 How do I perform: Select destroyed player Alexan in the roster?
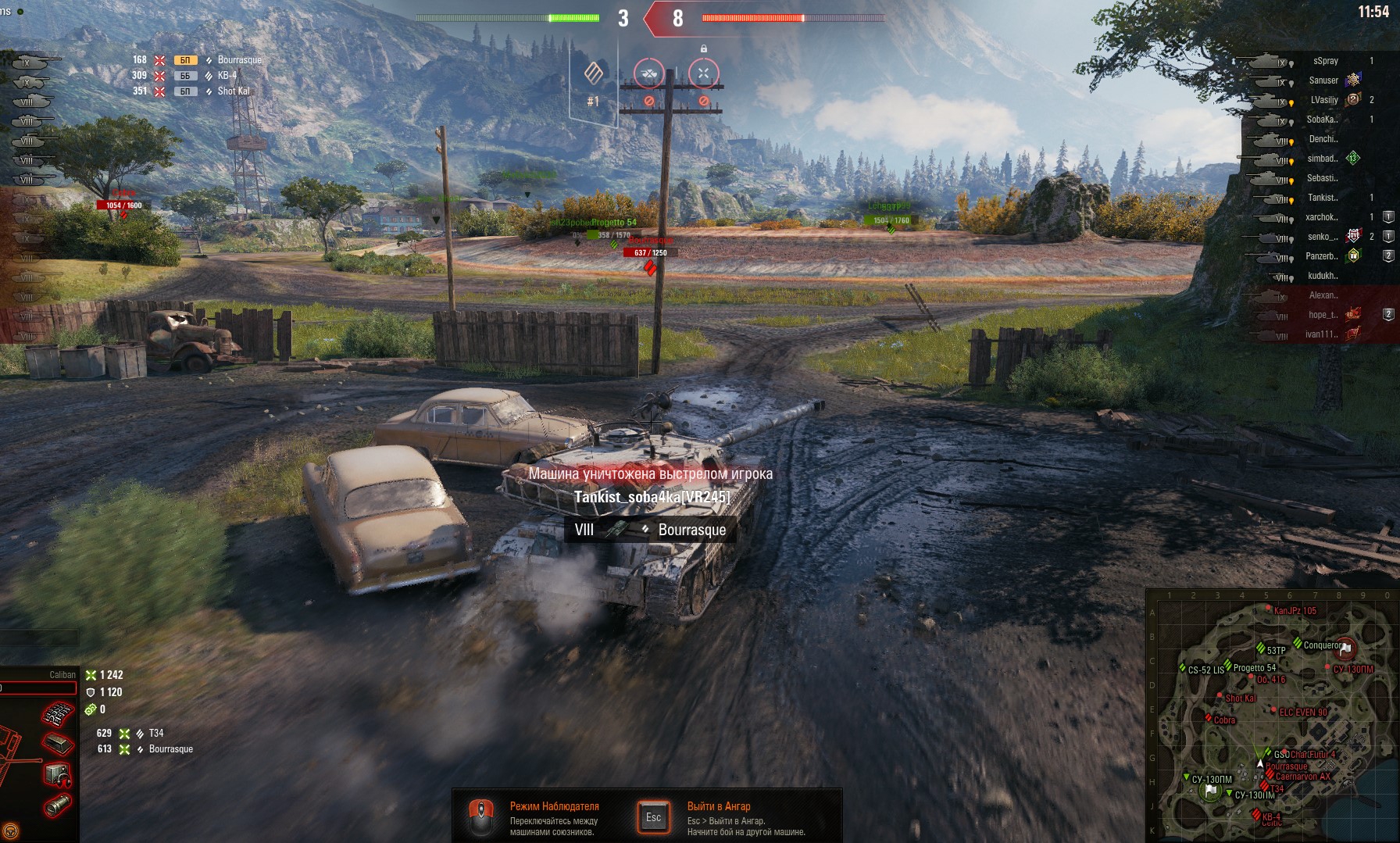tap(1323, 295)
